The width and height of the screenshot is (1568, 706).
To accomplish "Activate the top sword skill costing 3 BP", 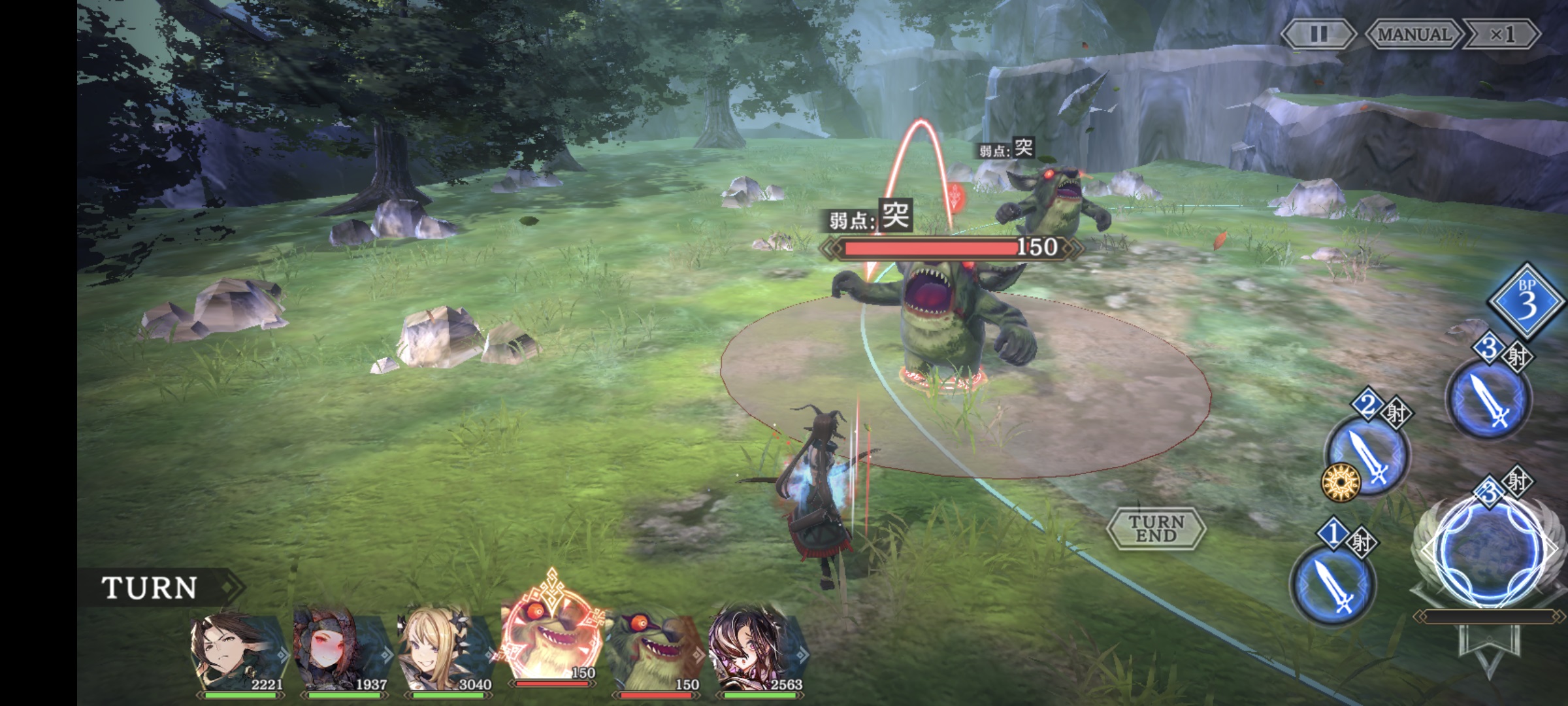I will 1490,399.
